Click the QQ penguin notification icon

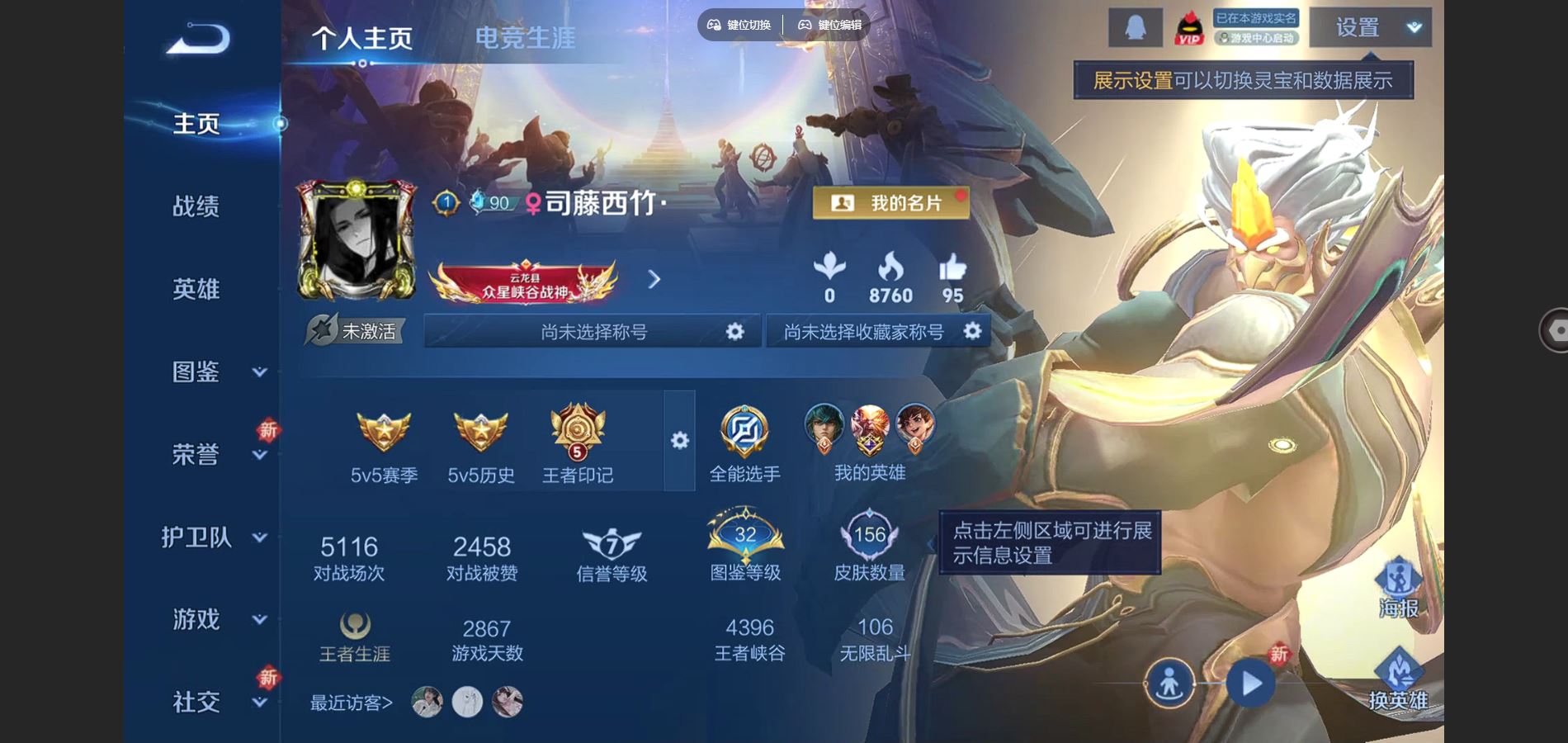click(x=1135, y=26)
